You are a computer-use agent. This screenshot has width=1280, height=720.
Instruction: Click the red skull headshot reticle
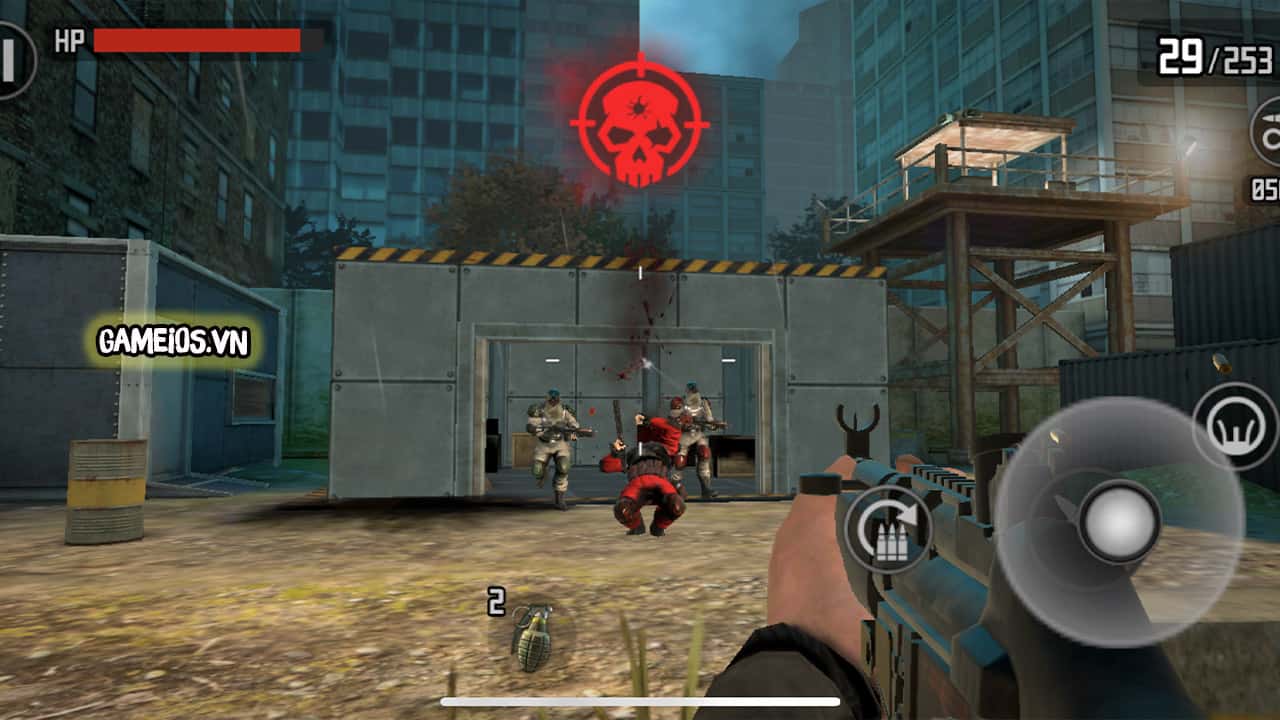click(637, 118)
